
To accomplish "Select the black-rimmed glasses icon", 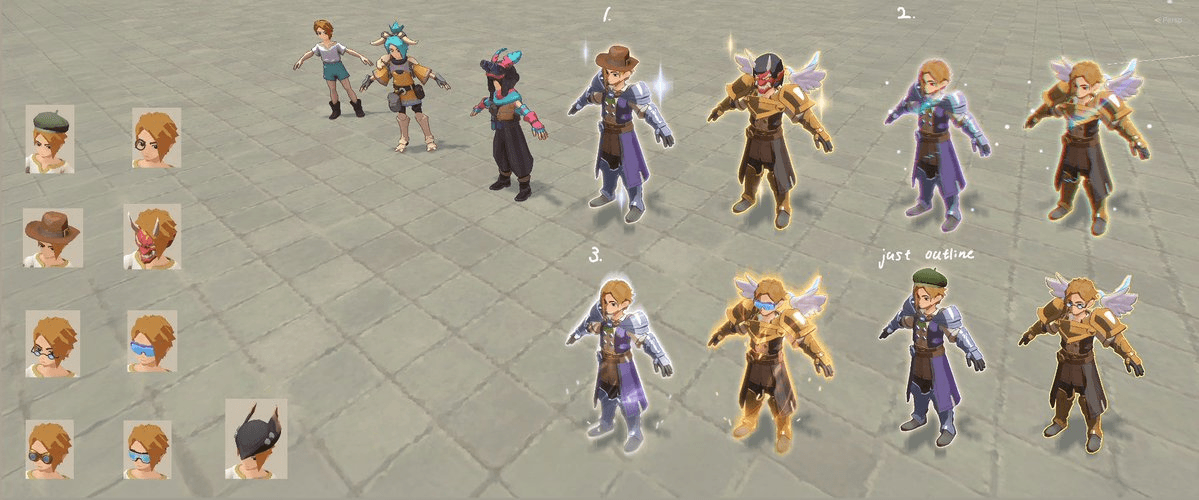I will click(x=52, y=343).
